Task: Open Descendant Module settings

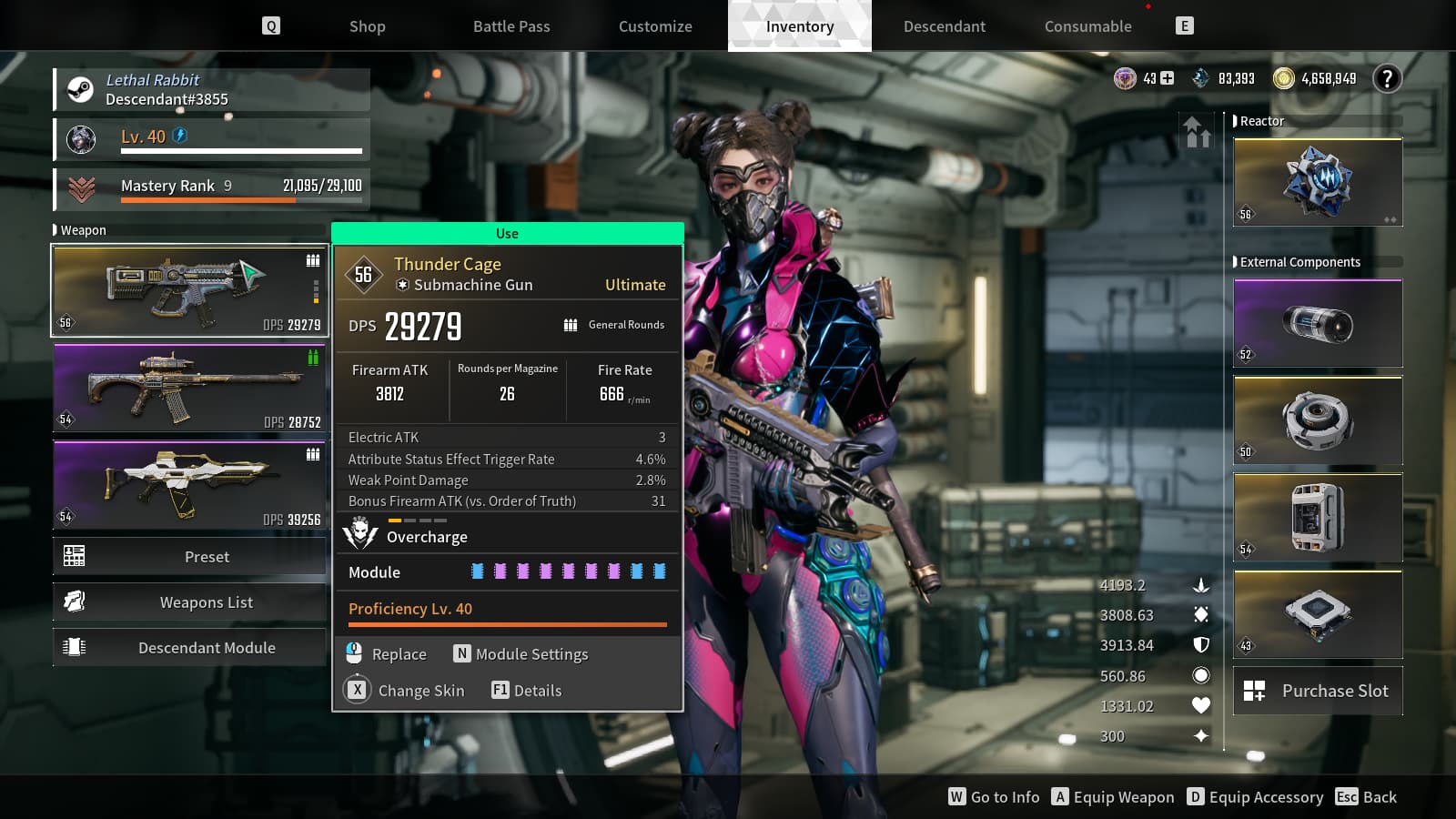Action: [x=189, y=647]
